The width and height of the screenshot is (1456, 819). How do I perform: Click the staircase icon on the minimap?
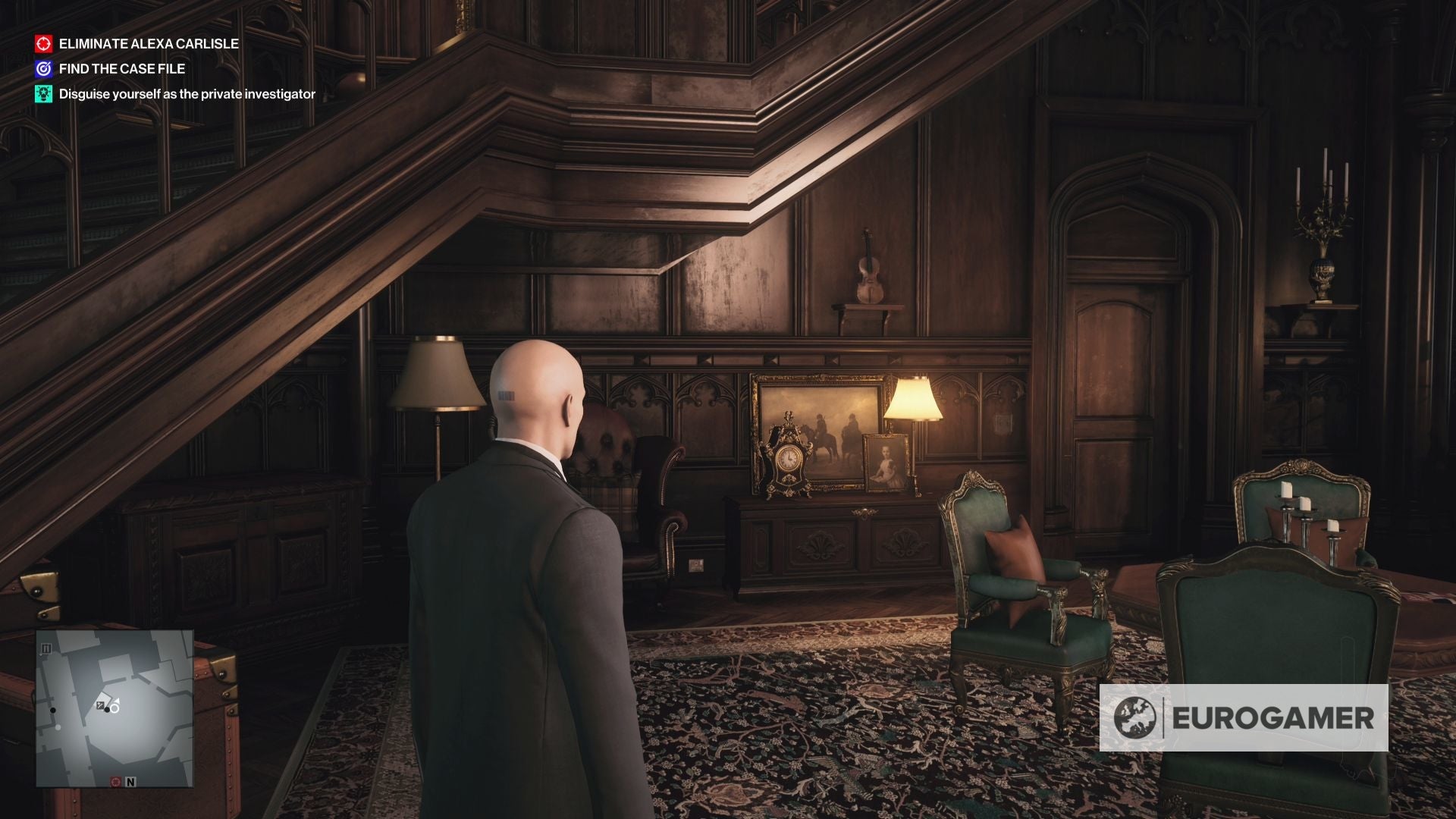point(46,648)
